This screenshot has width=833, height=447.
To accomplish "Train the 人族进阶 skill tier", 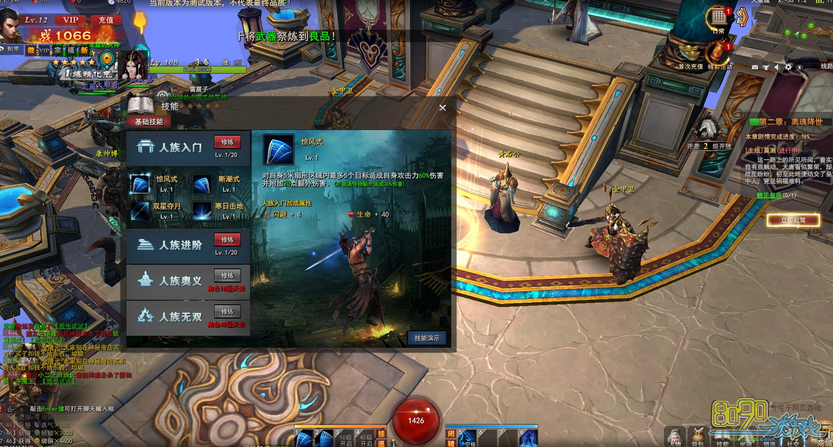I will point(227,240).
